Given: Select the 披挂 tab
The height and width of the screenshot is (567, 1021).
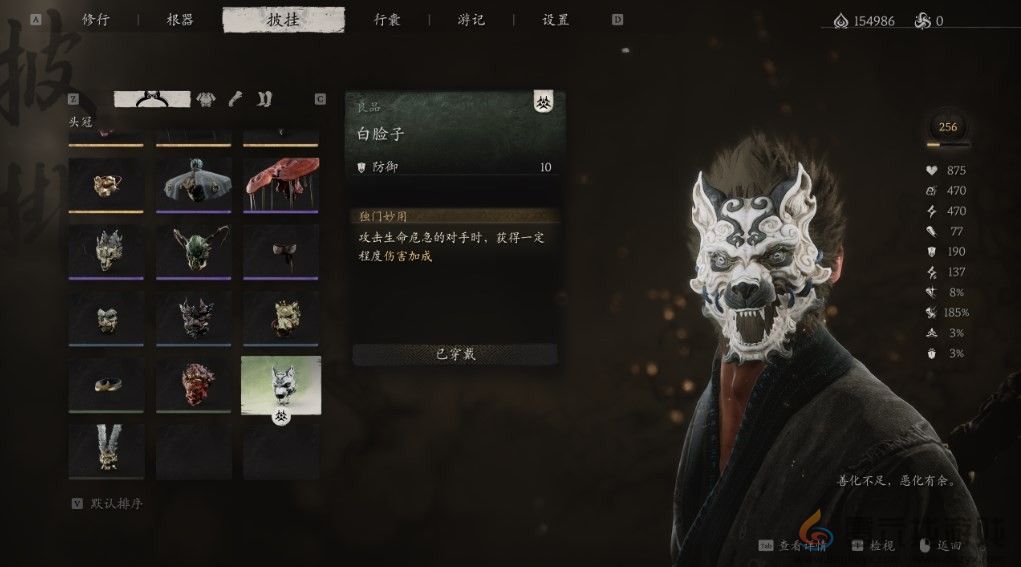Looking at the screenshot, I should pos(283,19).
